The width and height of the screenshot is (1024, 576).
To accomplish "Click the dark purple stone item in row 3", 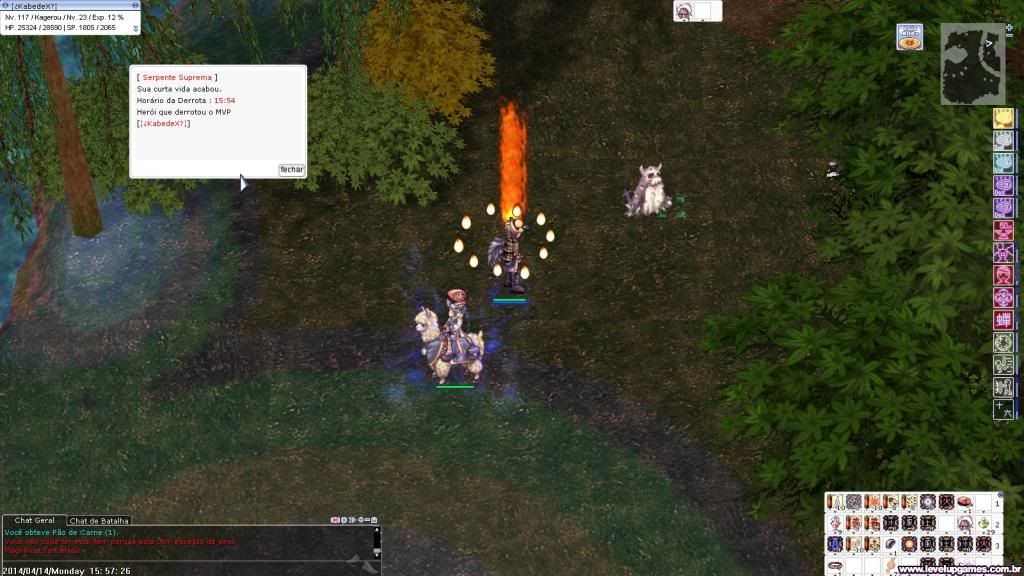I will pyautogui.click(x=891, y=544).
